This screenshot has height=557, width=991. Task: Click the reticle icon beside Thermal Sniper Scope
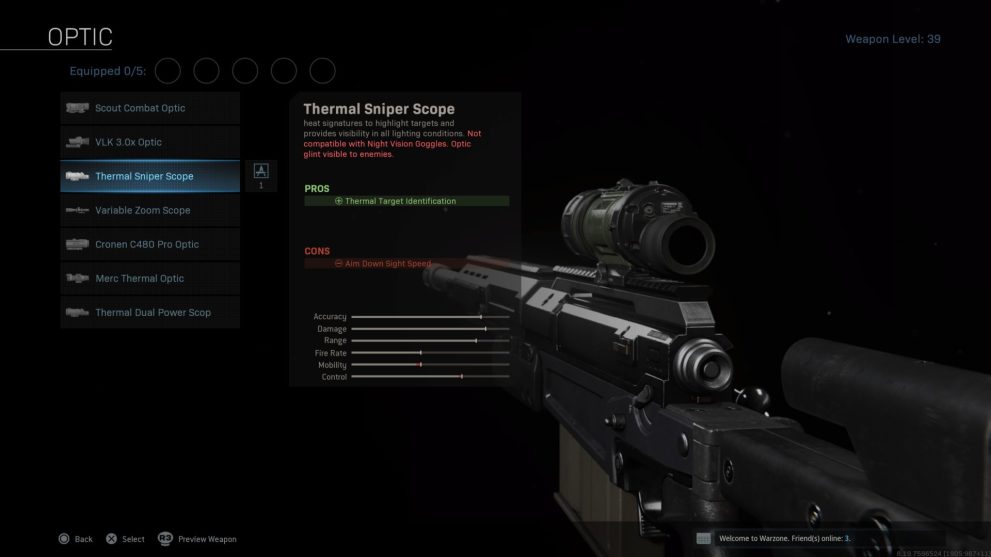[261, 172]
